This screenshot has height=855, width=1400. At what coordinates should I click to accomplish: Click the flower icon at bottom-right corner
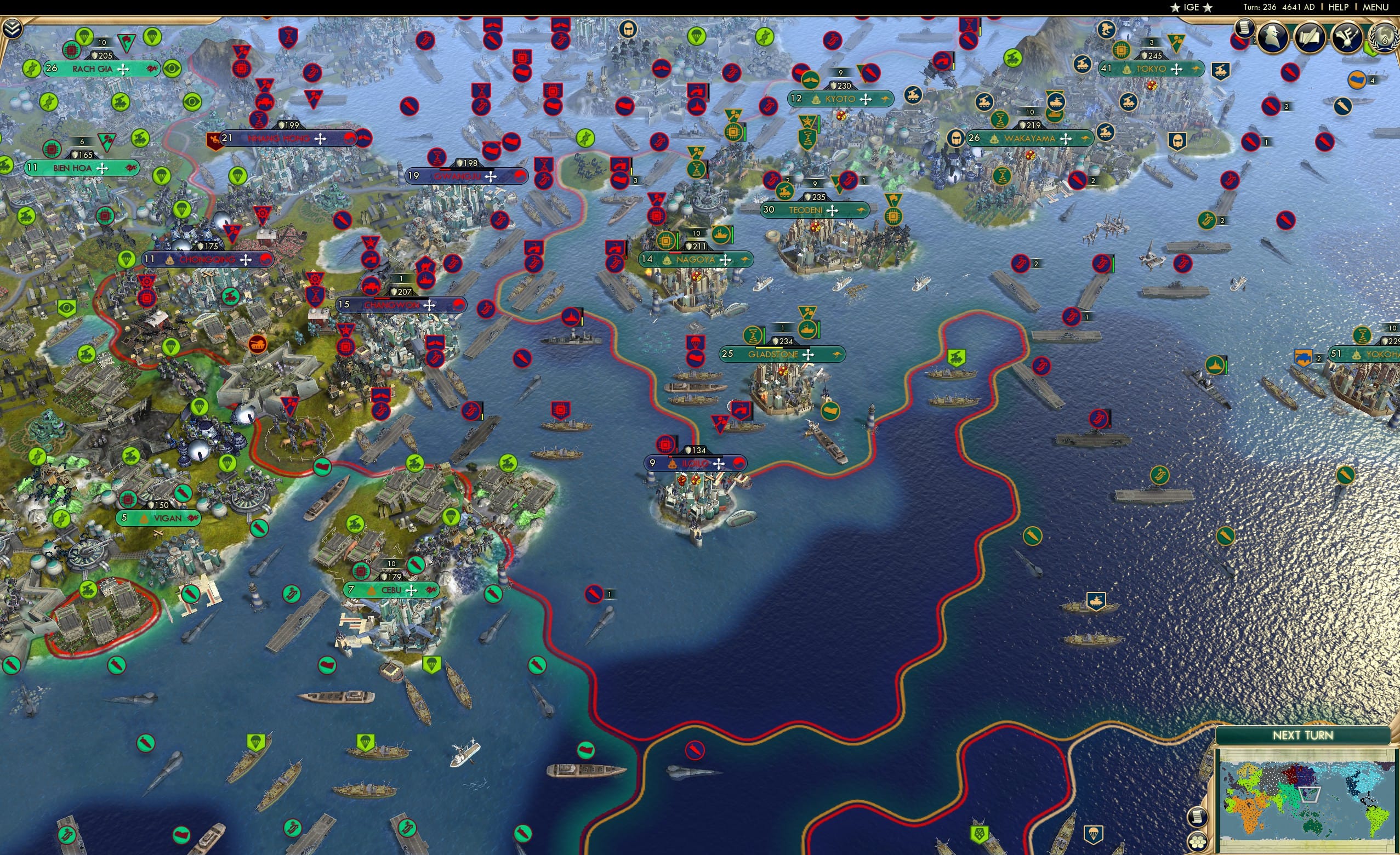point(1198,843)
